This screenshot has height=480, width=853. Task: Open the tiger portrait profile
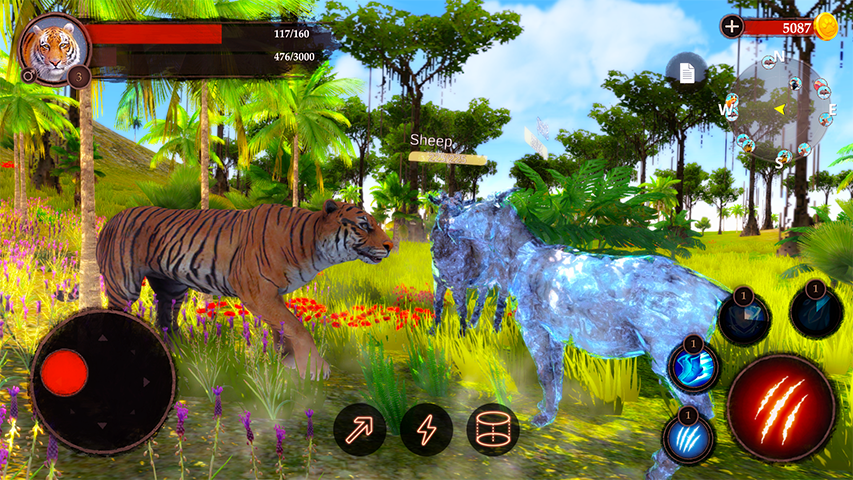(x=54, y=46)
